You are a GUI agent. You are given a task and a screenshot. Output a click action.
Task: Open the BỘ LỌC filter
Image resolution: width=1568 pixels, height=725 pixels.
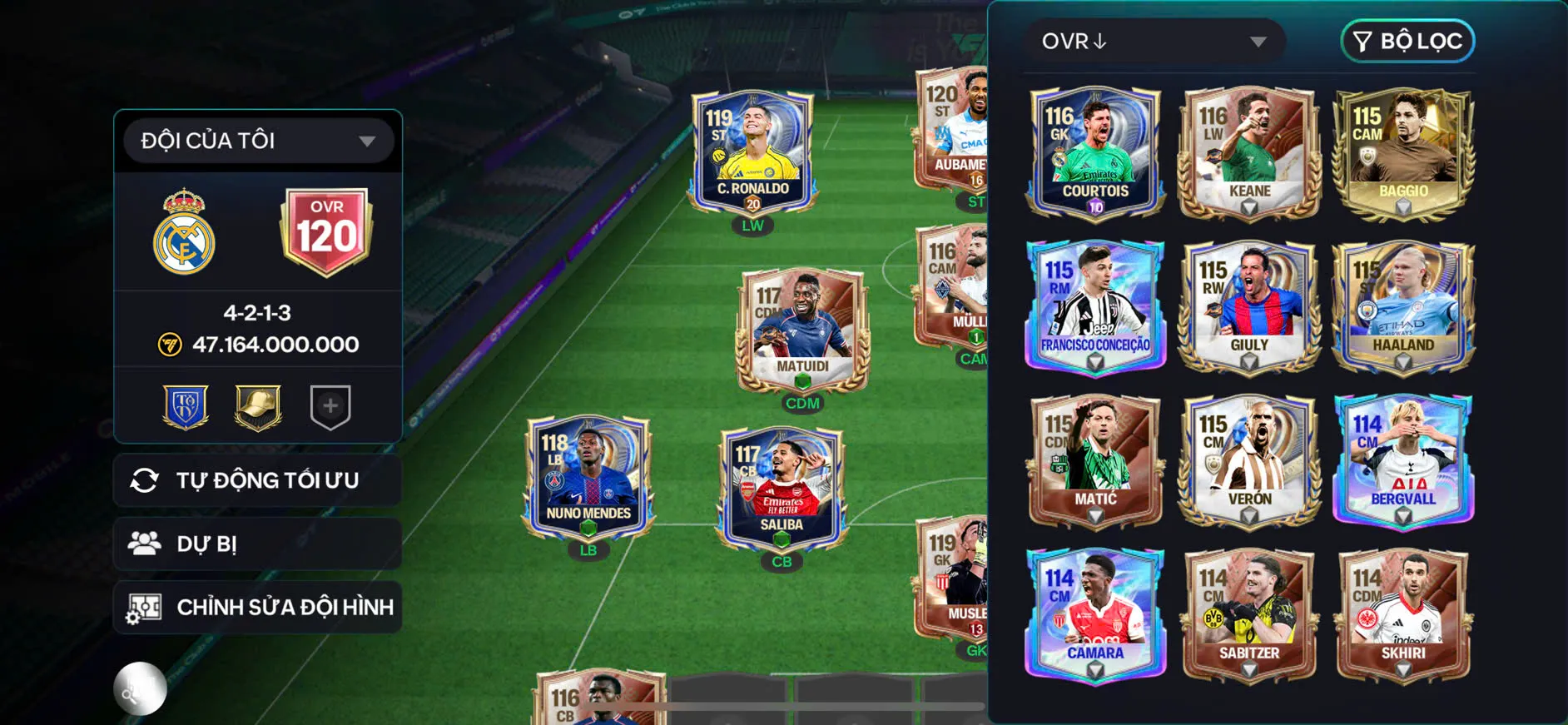1407,41
